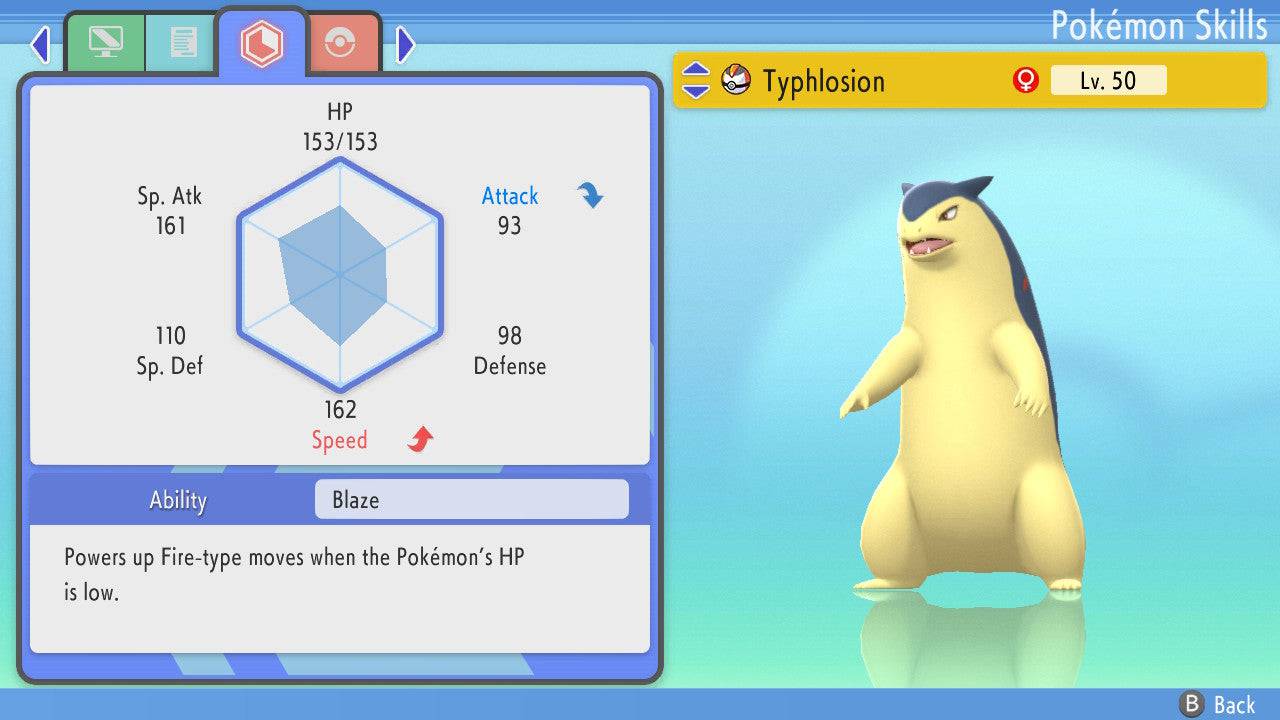Open the trainer memo document tab

pos(182,43)
